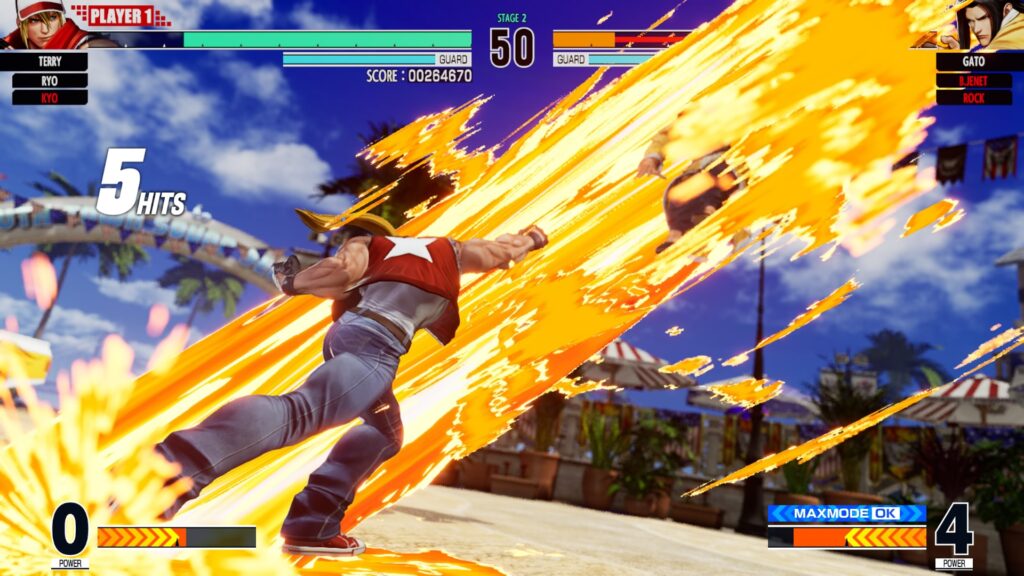Choose the ROCK team member label
This screenshot has width=1024, height=576.
click(x=973, y=98)
